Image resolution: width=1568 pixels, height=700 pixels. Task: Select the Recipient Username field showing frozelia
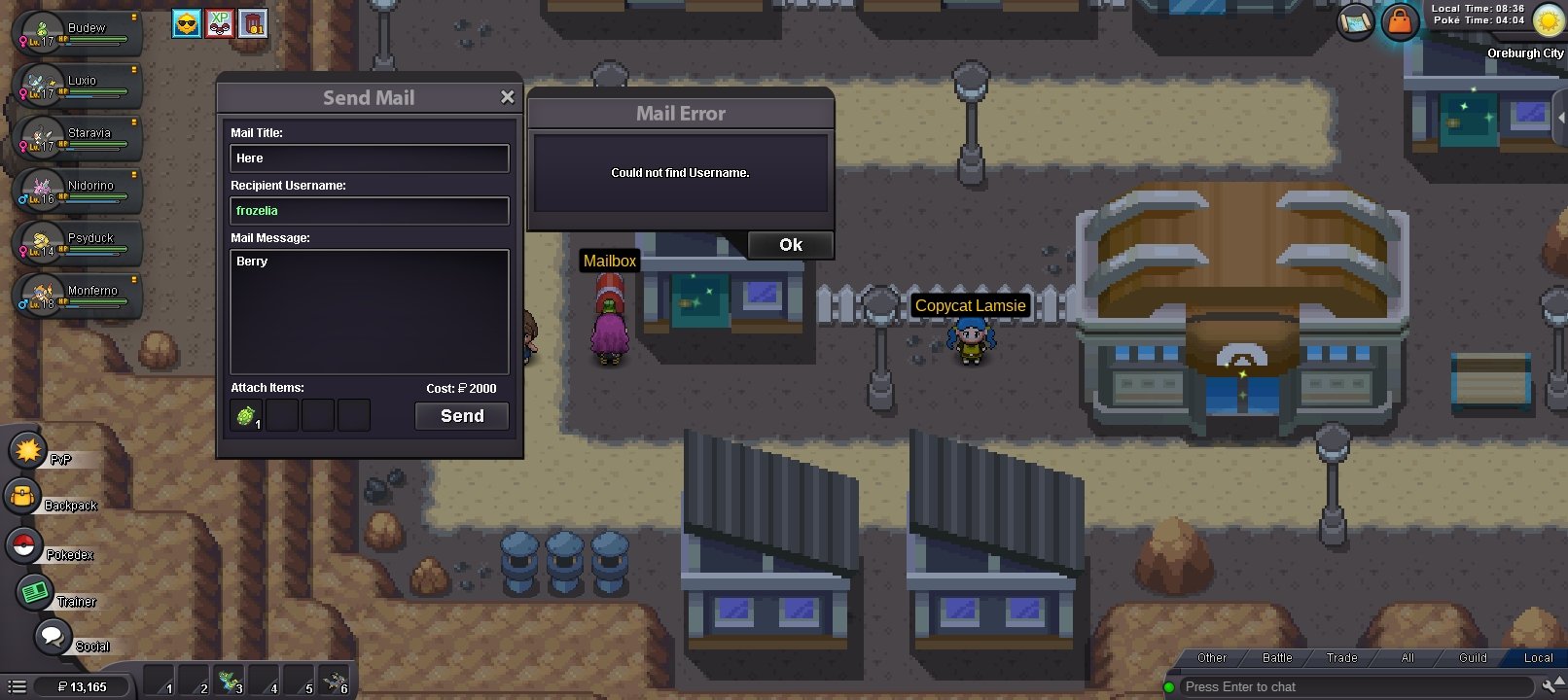click(x=369, y=210)
